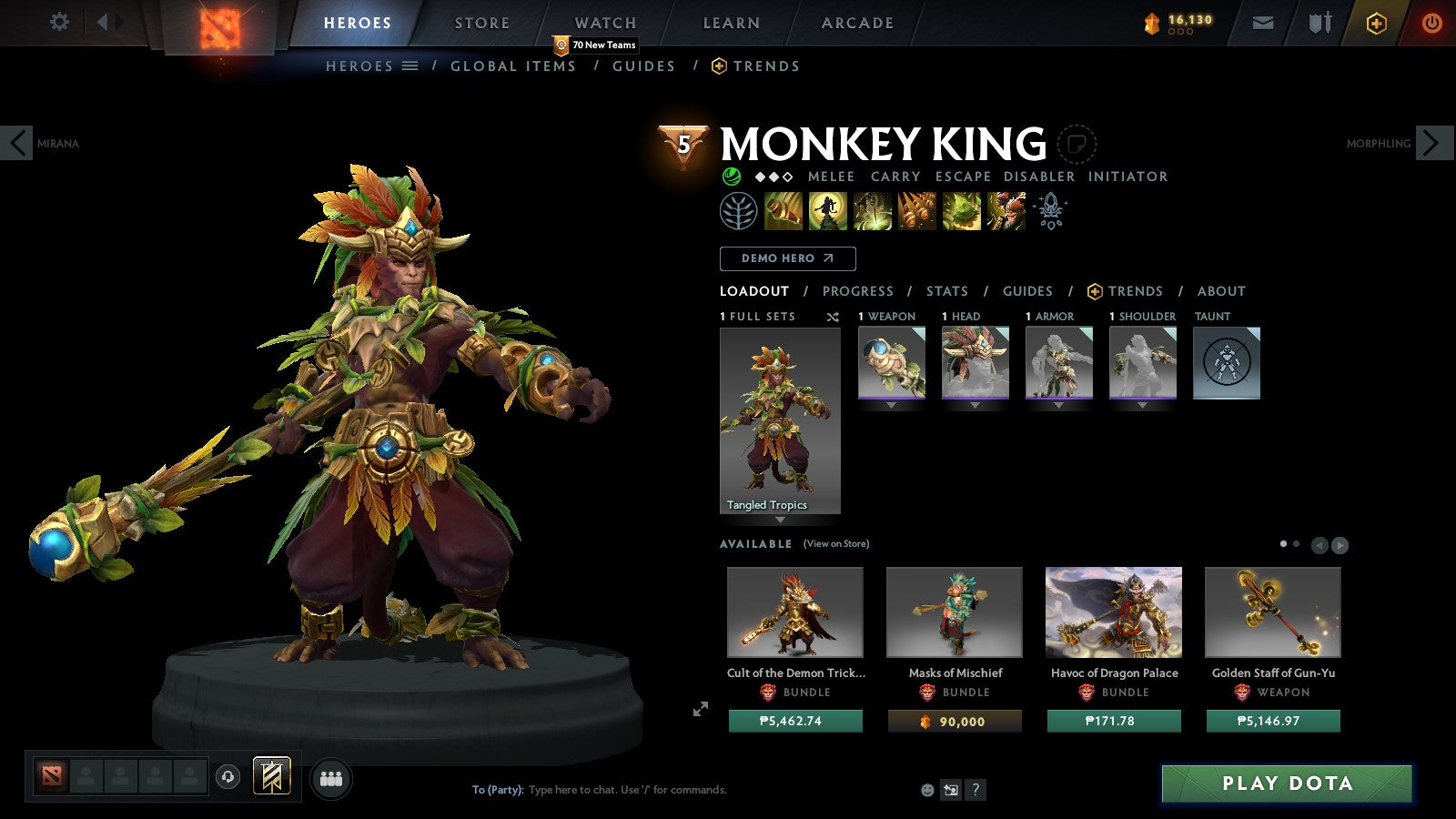Click the power/quit icon in top right
The image size is (1456, 819).
(1431, 23)
